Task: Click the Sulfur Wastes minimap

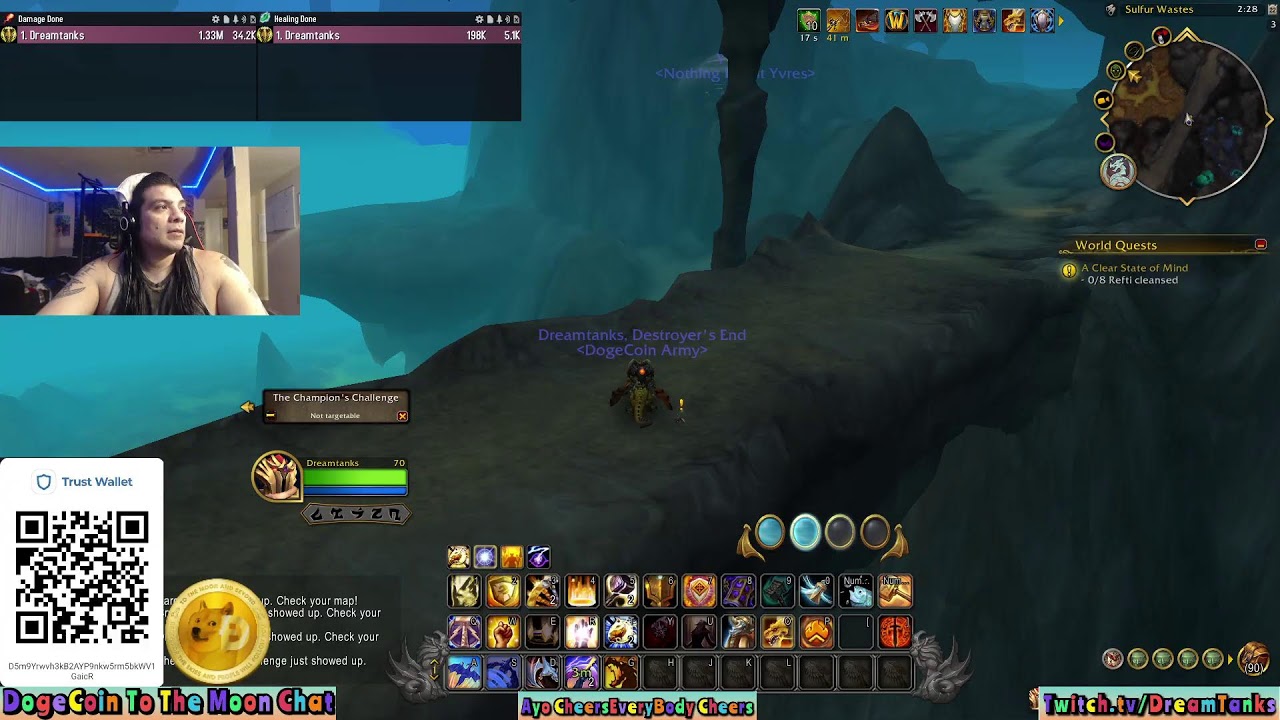Action: tap(1192, 120)
